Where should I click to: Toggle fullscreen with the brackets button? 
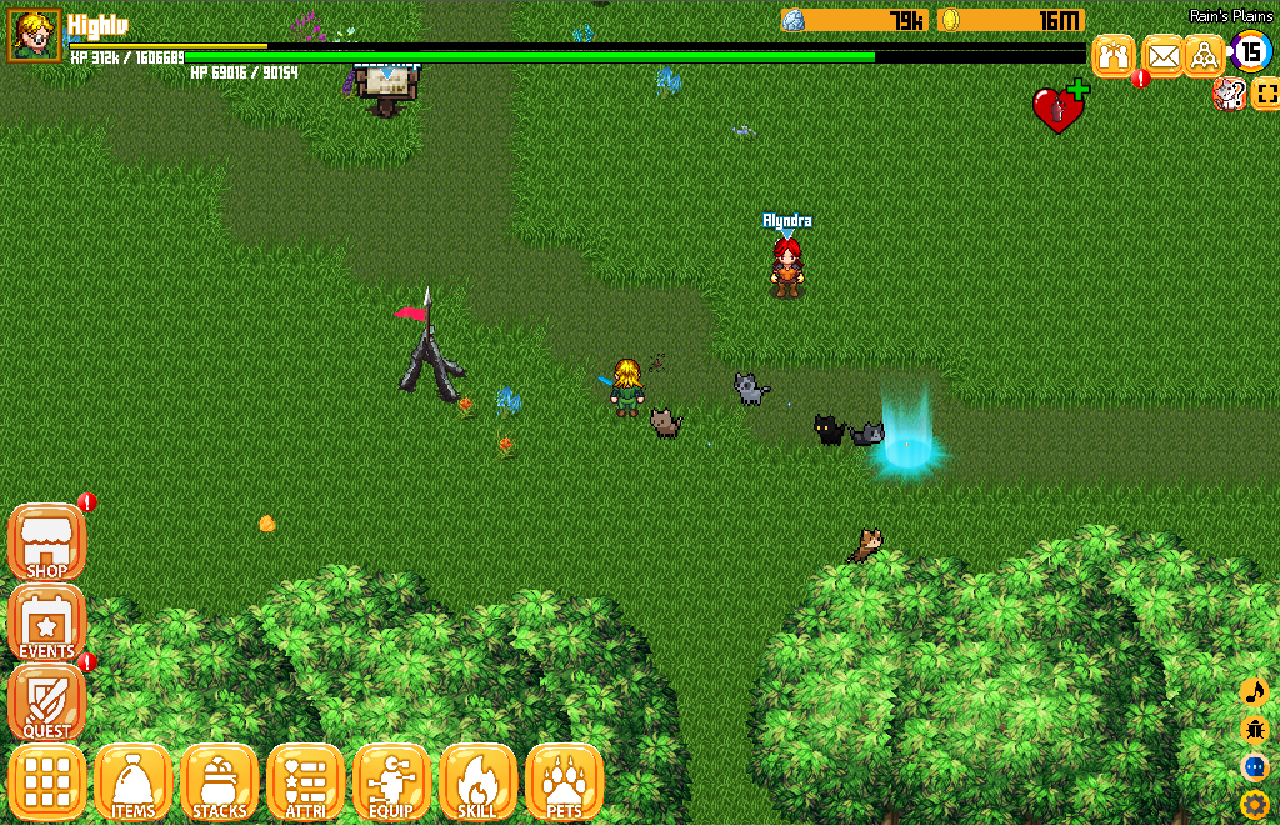[1266, 95]
